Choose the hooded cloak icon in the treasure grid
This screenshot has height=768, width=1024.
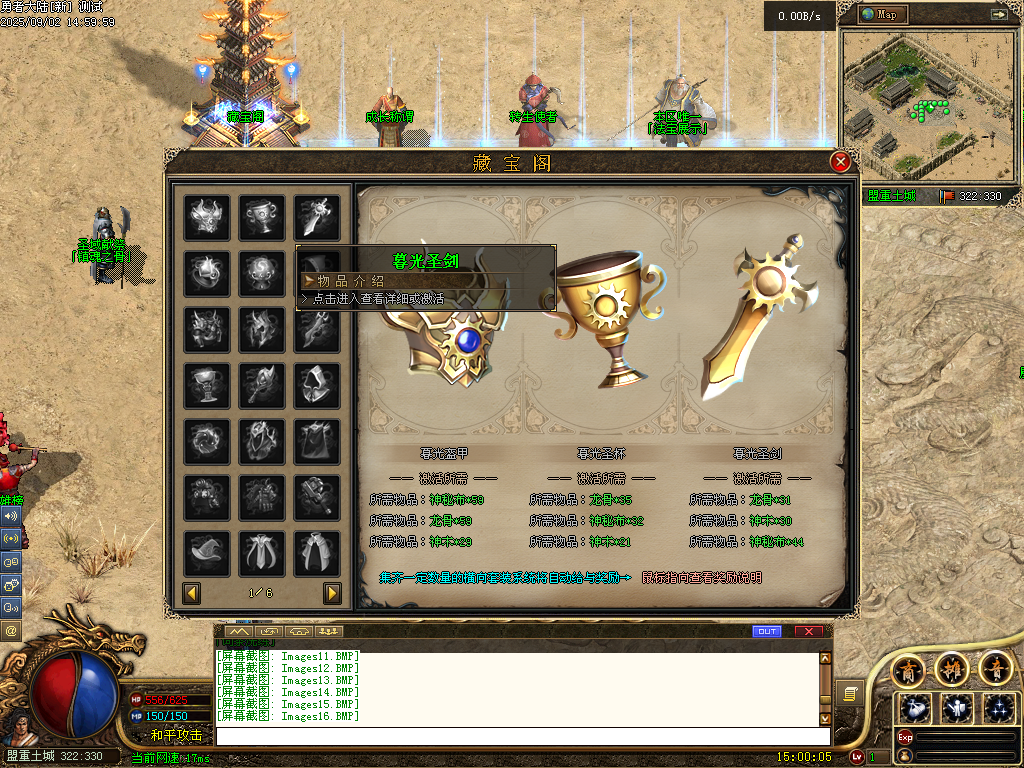pyautogui.click(x=316, y=385)
